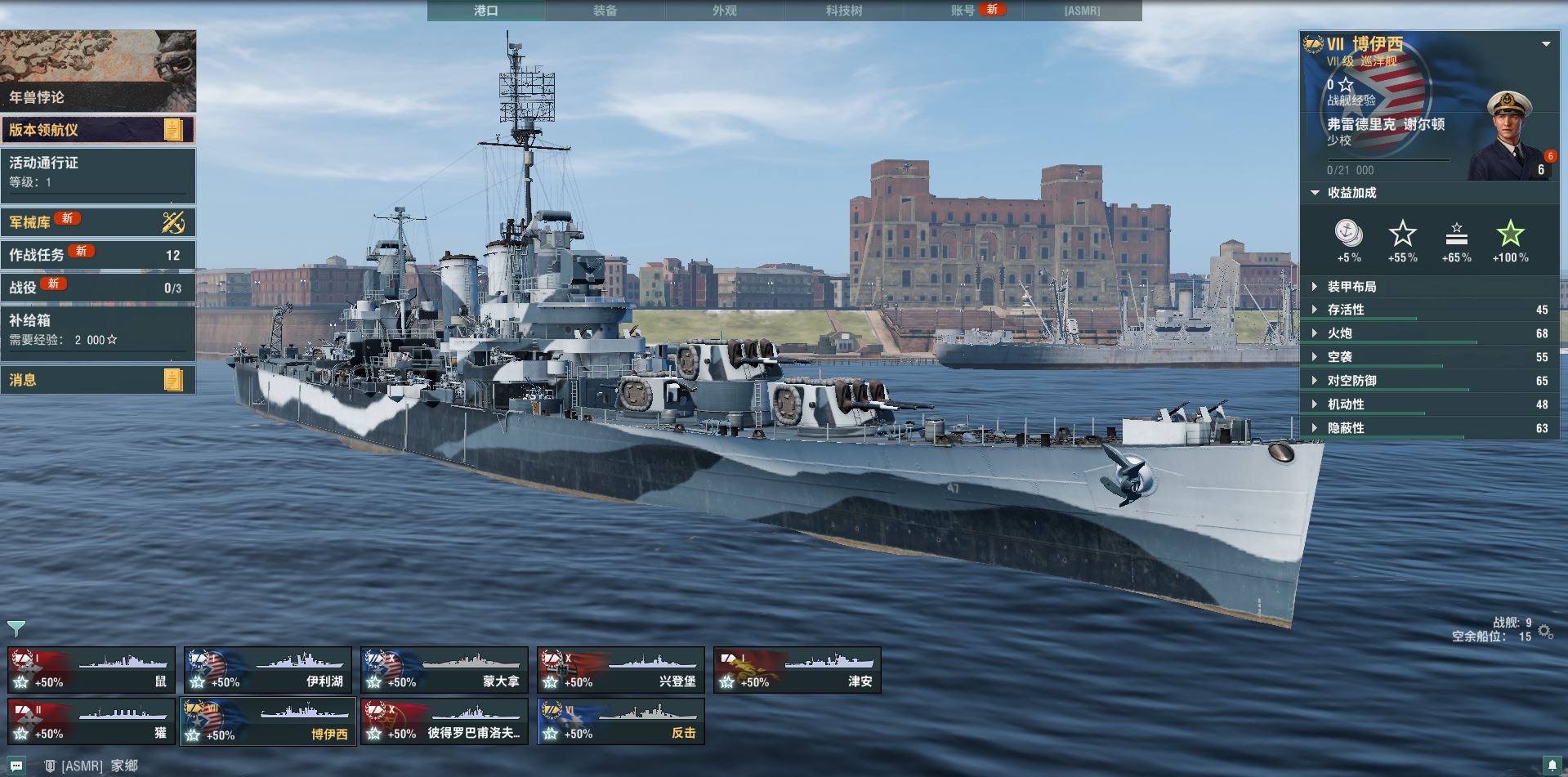The image size is (1568, 777).
Task: Open the 战役 campaigns entry
Action: point(98,288)
